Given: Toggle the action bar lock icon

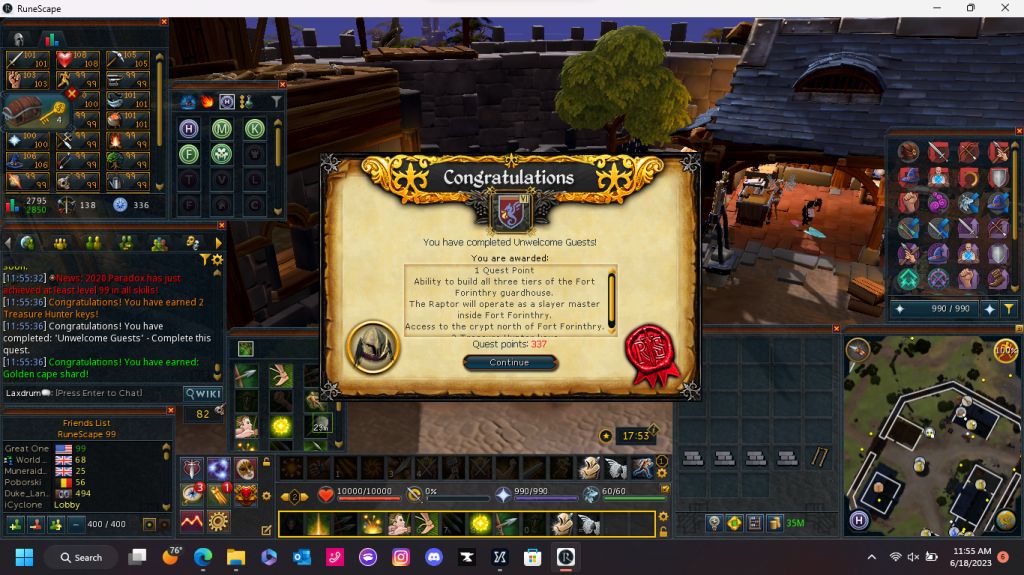Looking at the screenshot, I should [x=663, y=531].
